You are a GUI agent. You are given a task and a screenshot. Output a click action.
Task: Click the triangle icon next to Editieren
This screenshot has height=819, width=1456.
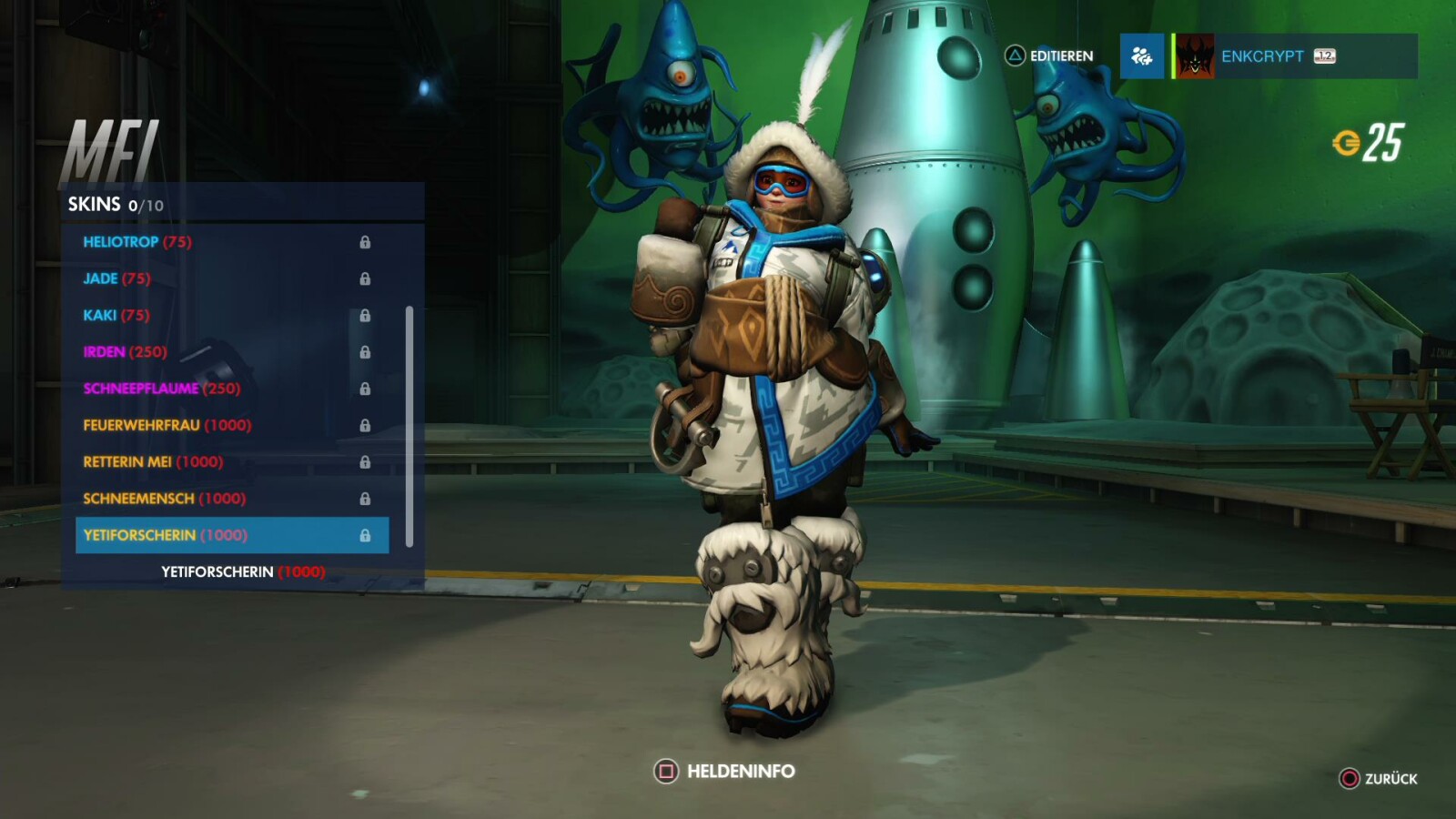(x=1013, y=56)
